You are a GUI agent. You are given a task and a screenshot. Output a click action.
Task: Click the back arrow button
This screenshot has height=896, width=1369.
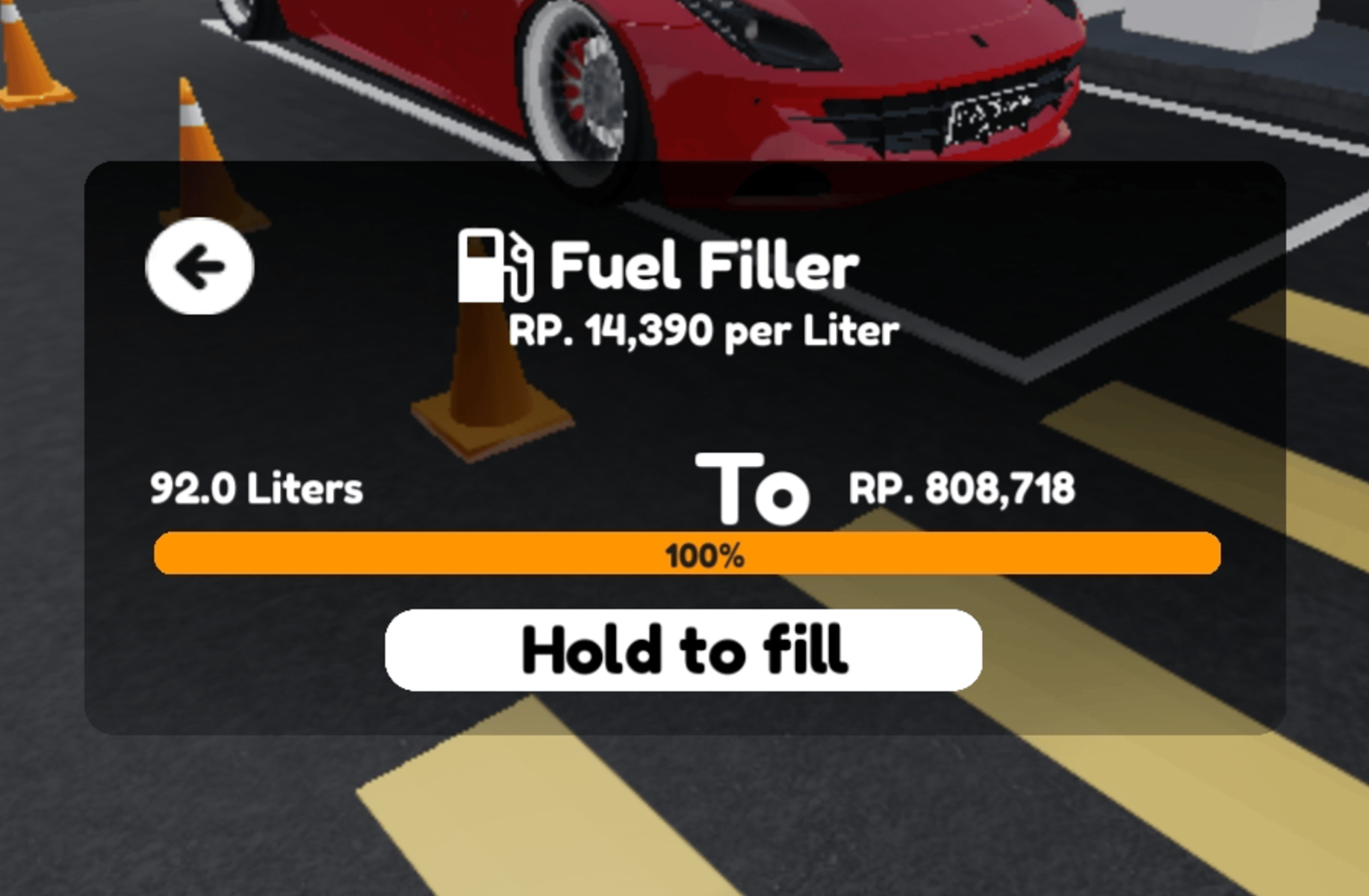pos(199,266)
